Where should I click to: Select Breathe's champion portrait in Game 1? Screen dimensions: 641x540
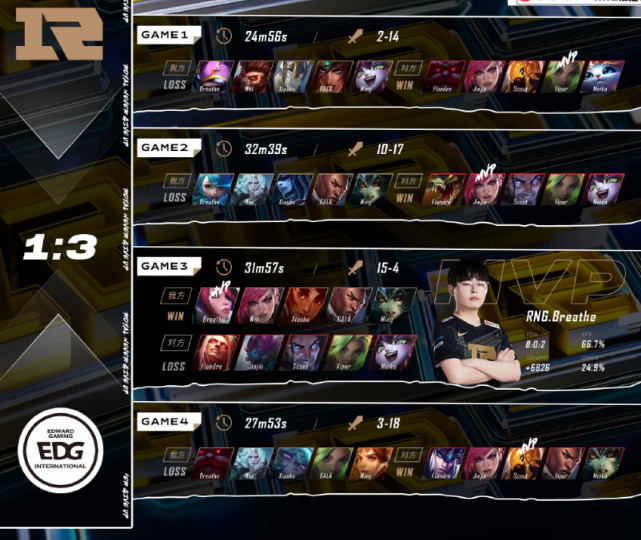pyautogui.click(x=213, y=75)
